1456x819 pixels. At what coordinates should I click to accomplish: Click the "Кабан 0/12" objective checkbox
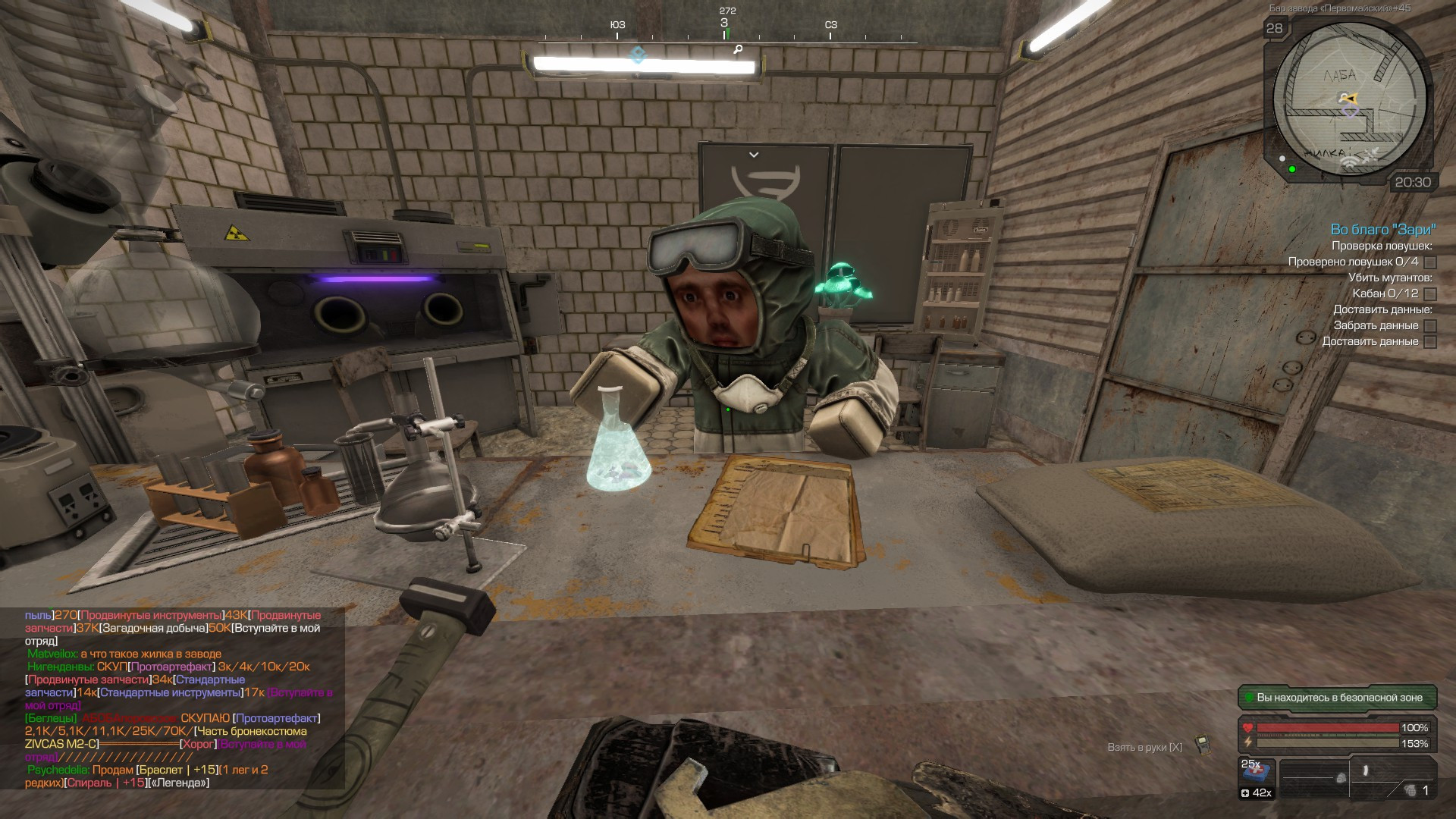(x=1430, y=294)
